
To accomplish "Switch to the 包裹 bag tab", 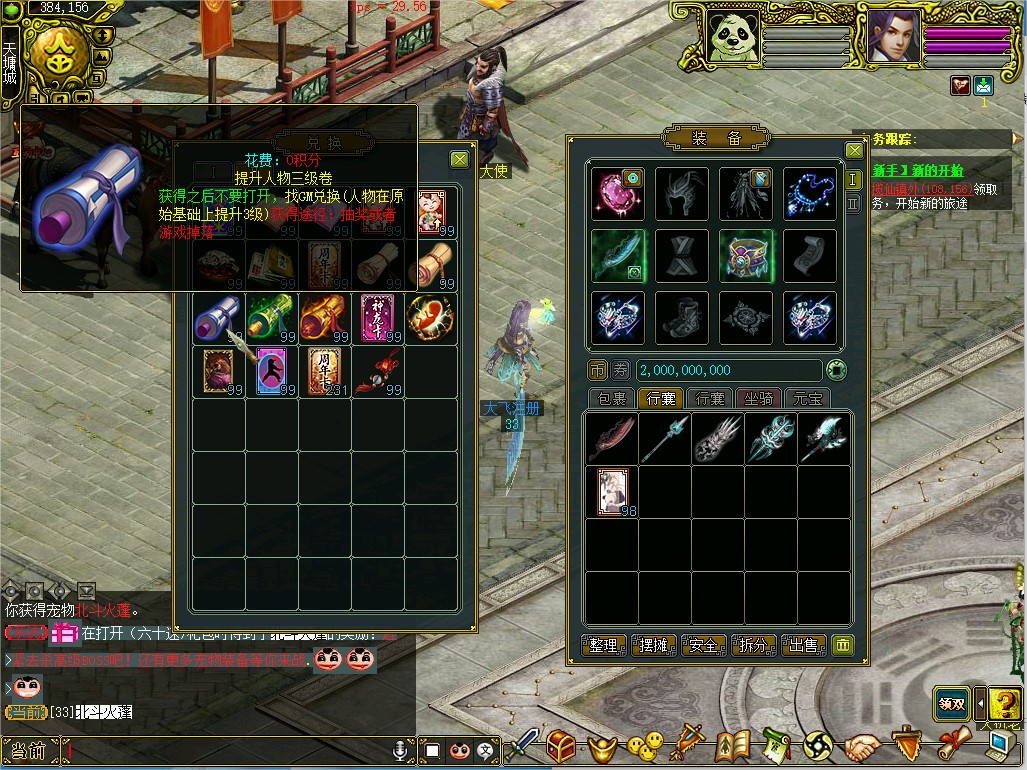I will [x=611, y=398].
